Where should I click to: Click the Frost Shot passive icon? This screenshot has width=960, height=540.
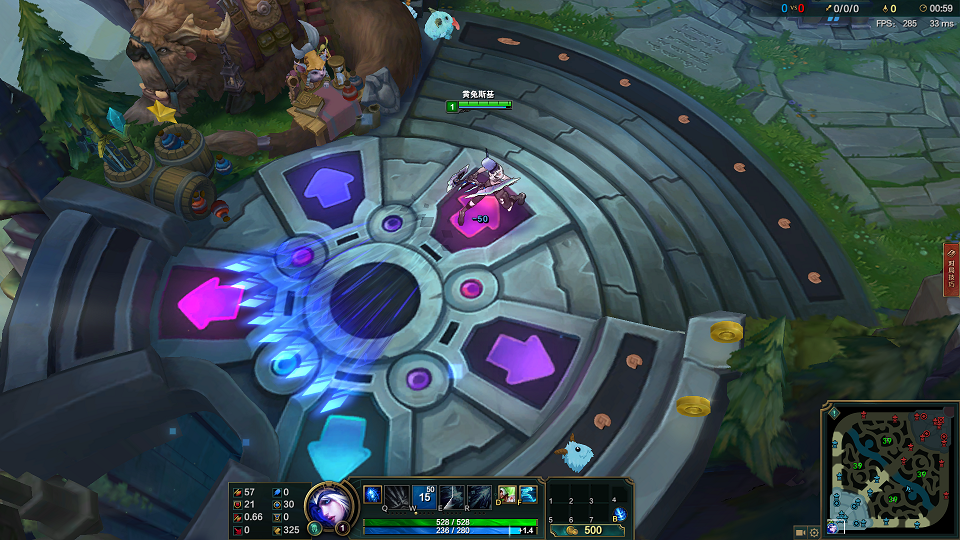click(372, 493)
